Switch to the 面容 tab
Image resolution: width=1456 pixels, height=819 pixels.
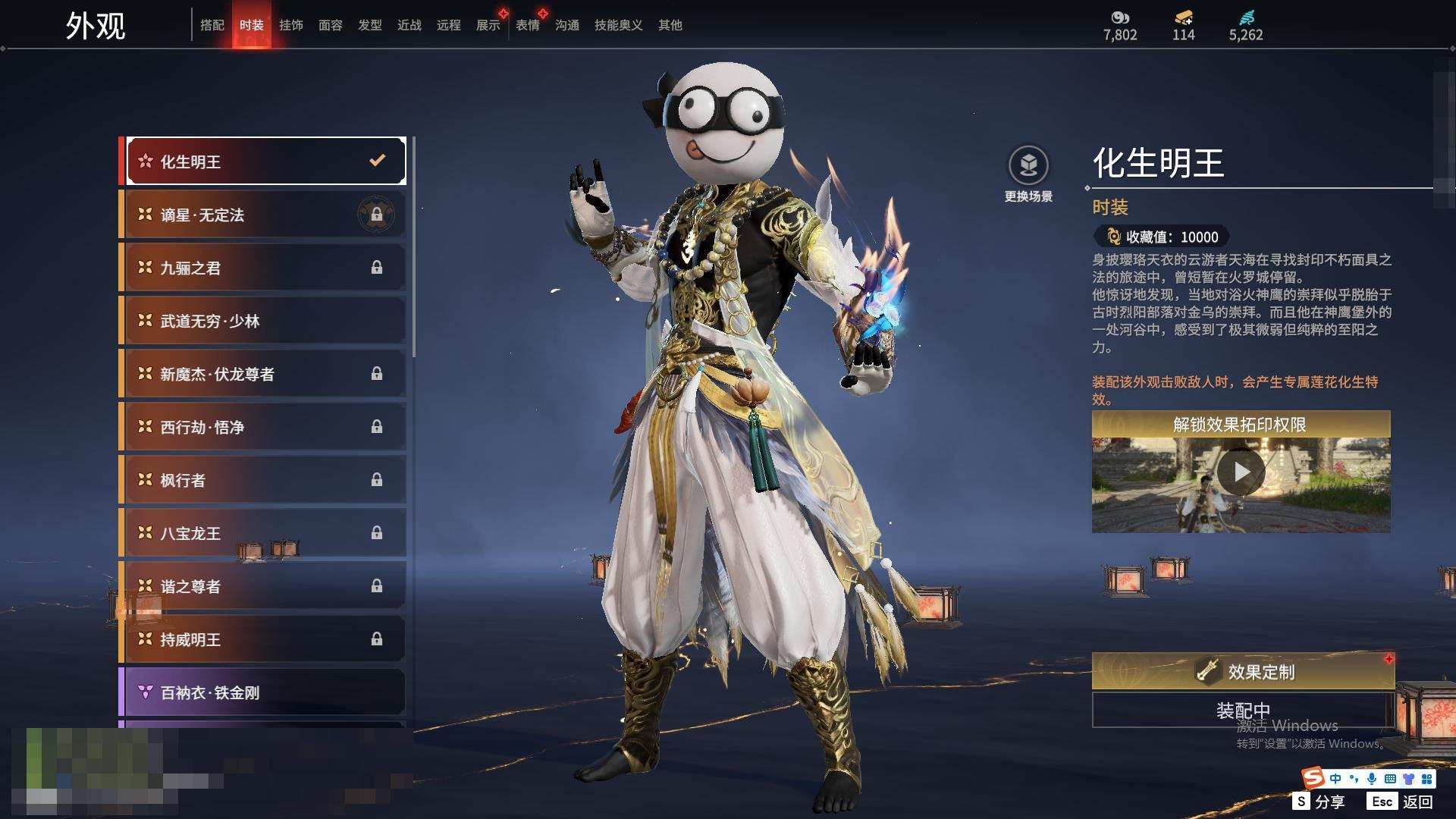click(x=331, y=25)
